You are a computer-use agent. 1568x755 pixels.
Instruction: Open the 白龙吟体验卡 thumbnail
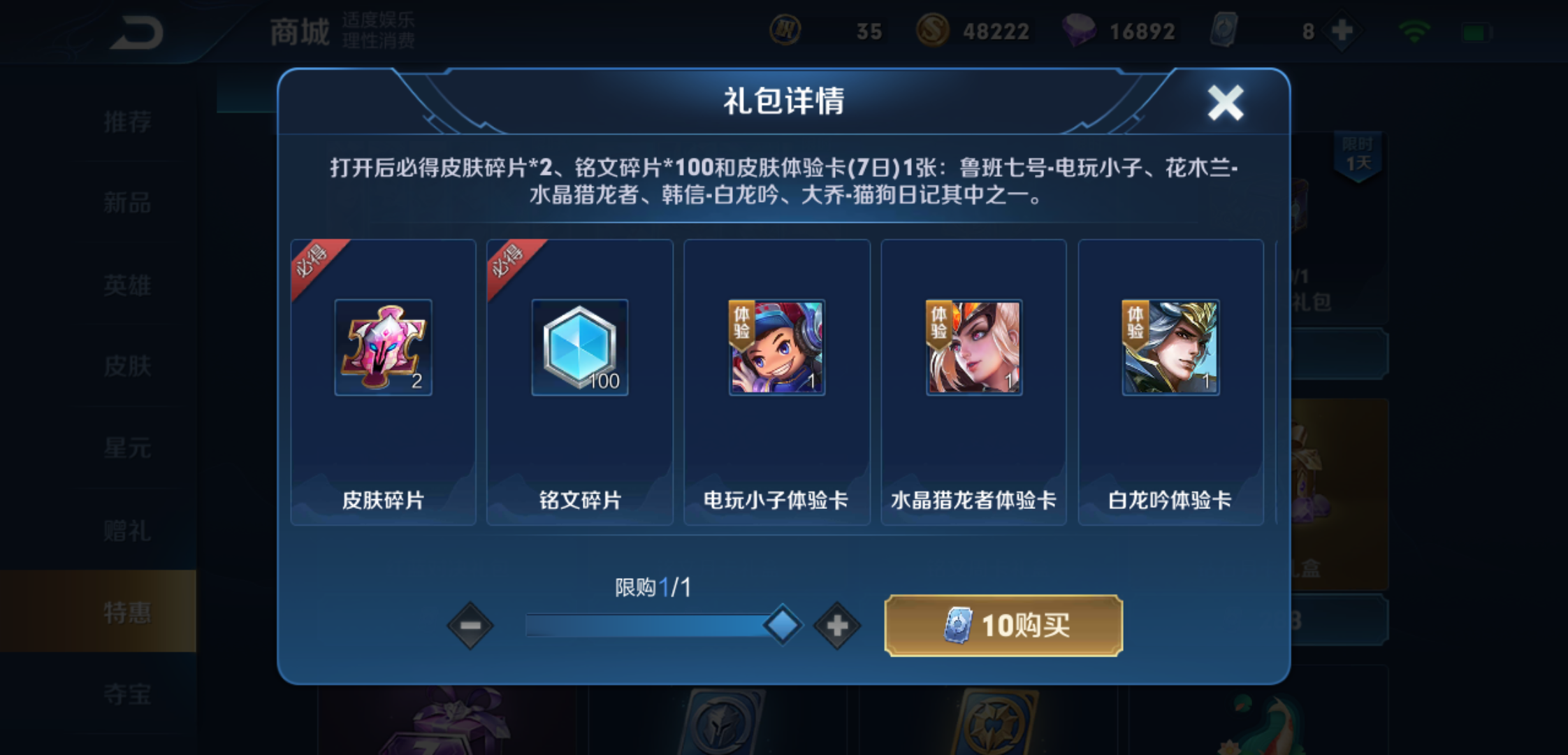click(x=1170, y=347)
